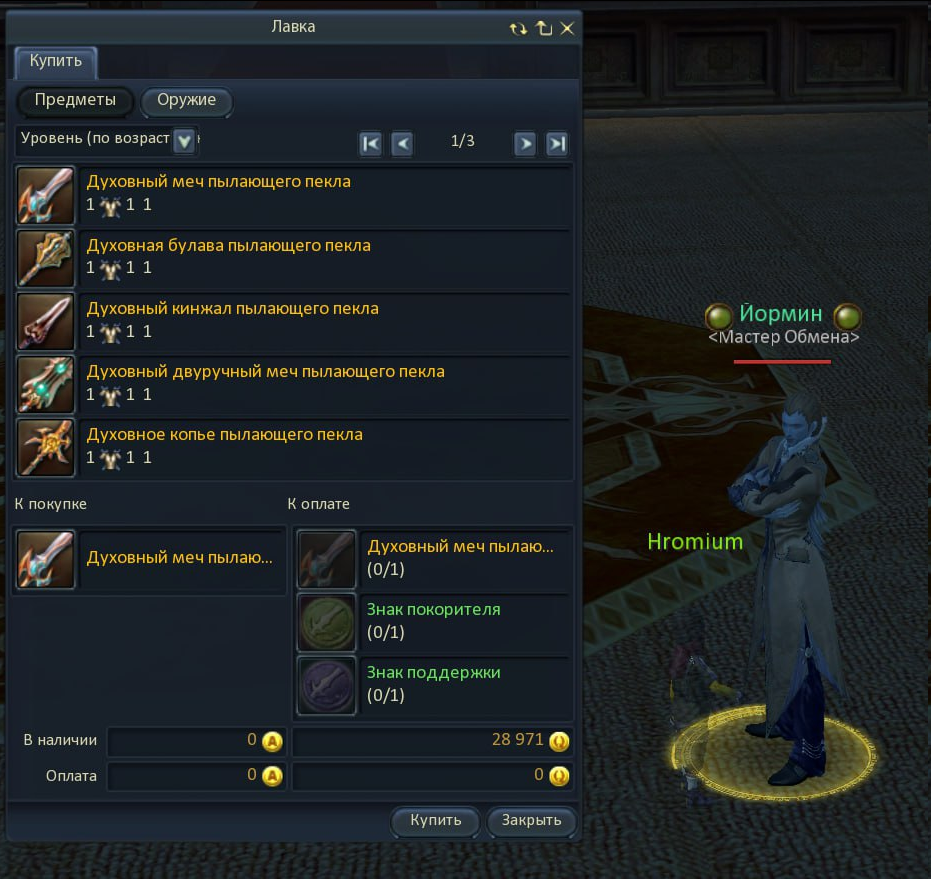Choose Духовная булава пылающего пекла
The image size is (931, 879).
coord(229,245)
